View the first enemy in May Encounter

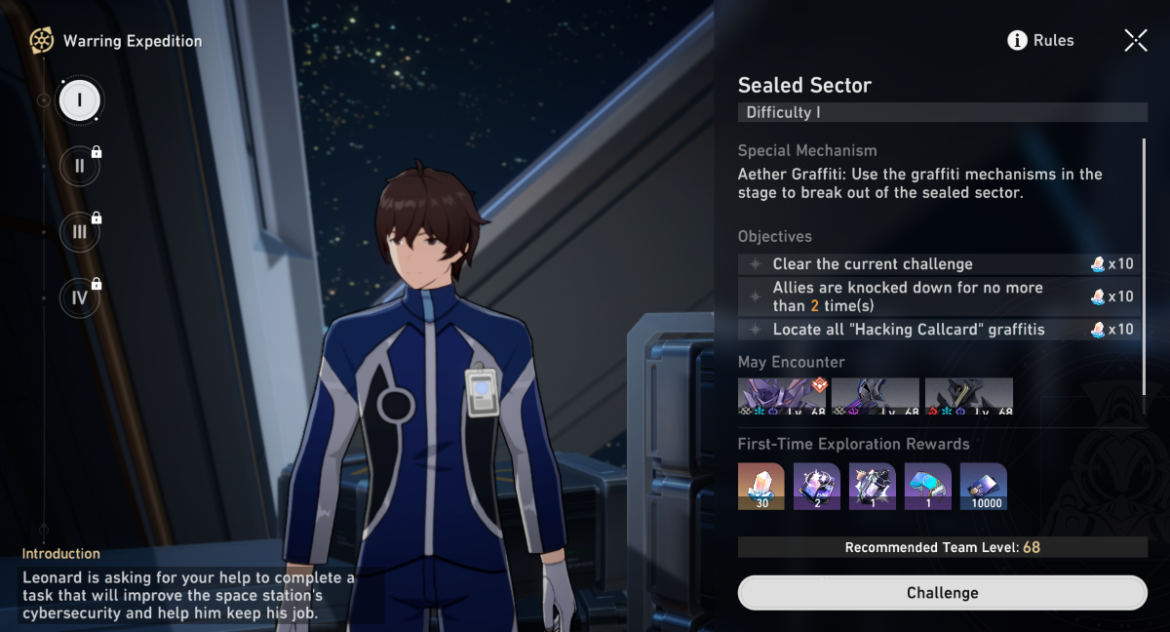point(781,396)
